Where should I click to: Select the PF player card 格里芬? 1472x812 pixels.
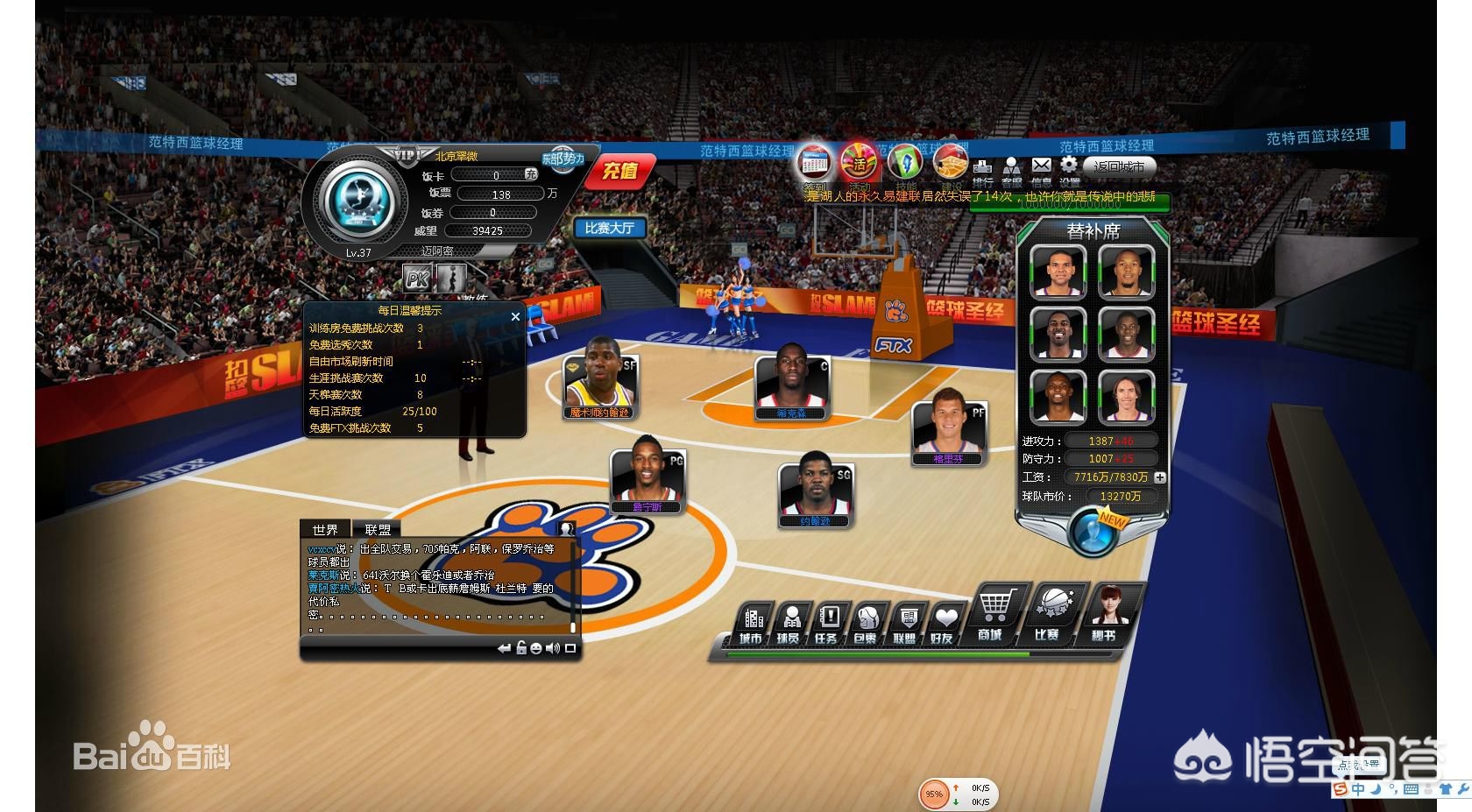click(949, 431)
